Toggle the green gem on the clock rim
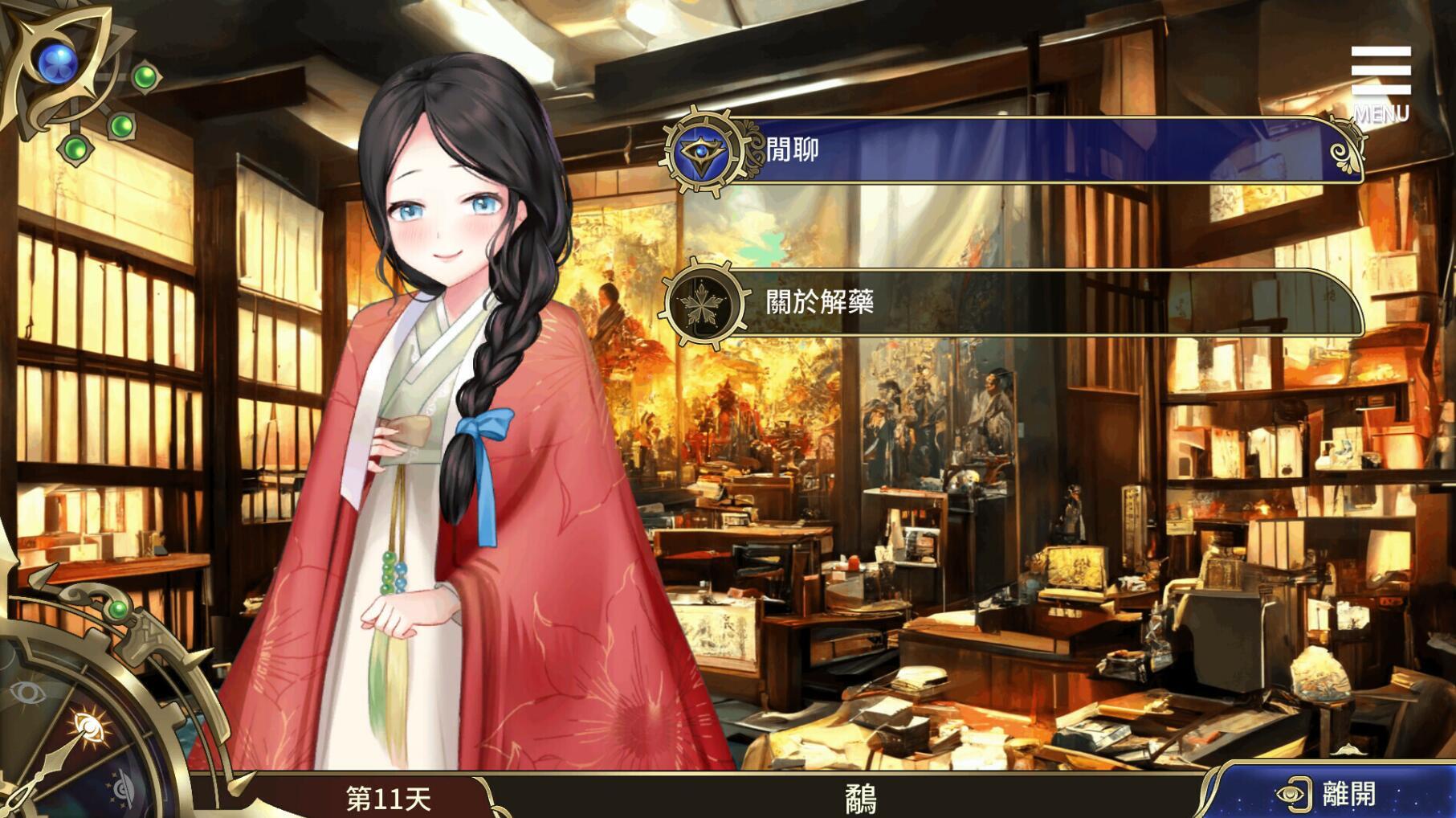The image size is (1456, 818). pos(118,610)
